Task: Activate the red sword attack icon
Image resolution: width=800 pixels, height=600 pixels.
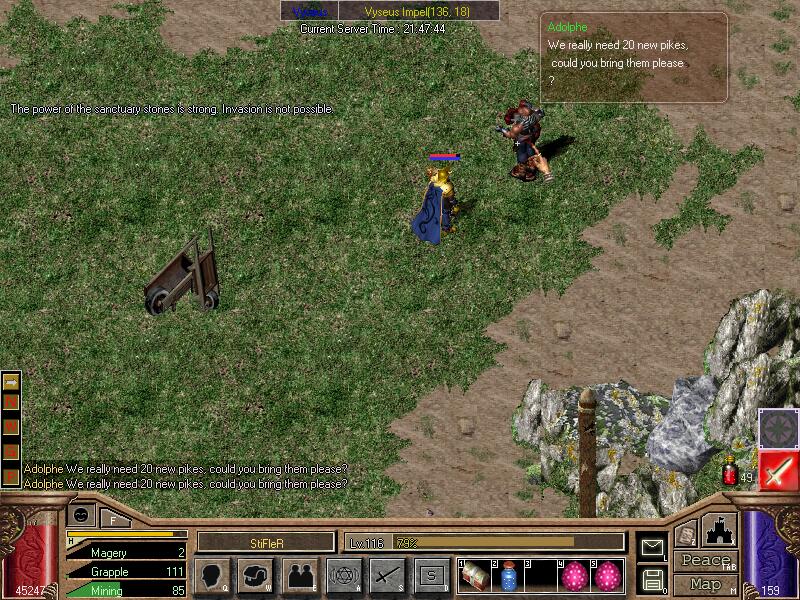Action: (x=777, y=470)
